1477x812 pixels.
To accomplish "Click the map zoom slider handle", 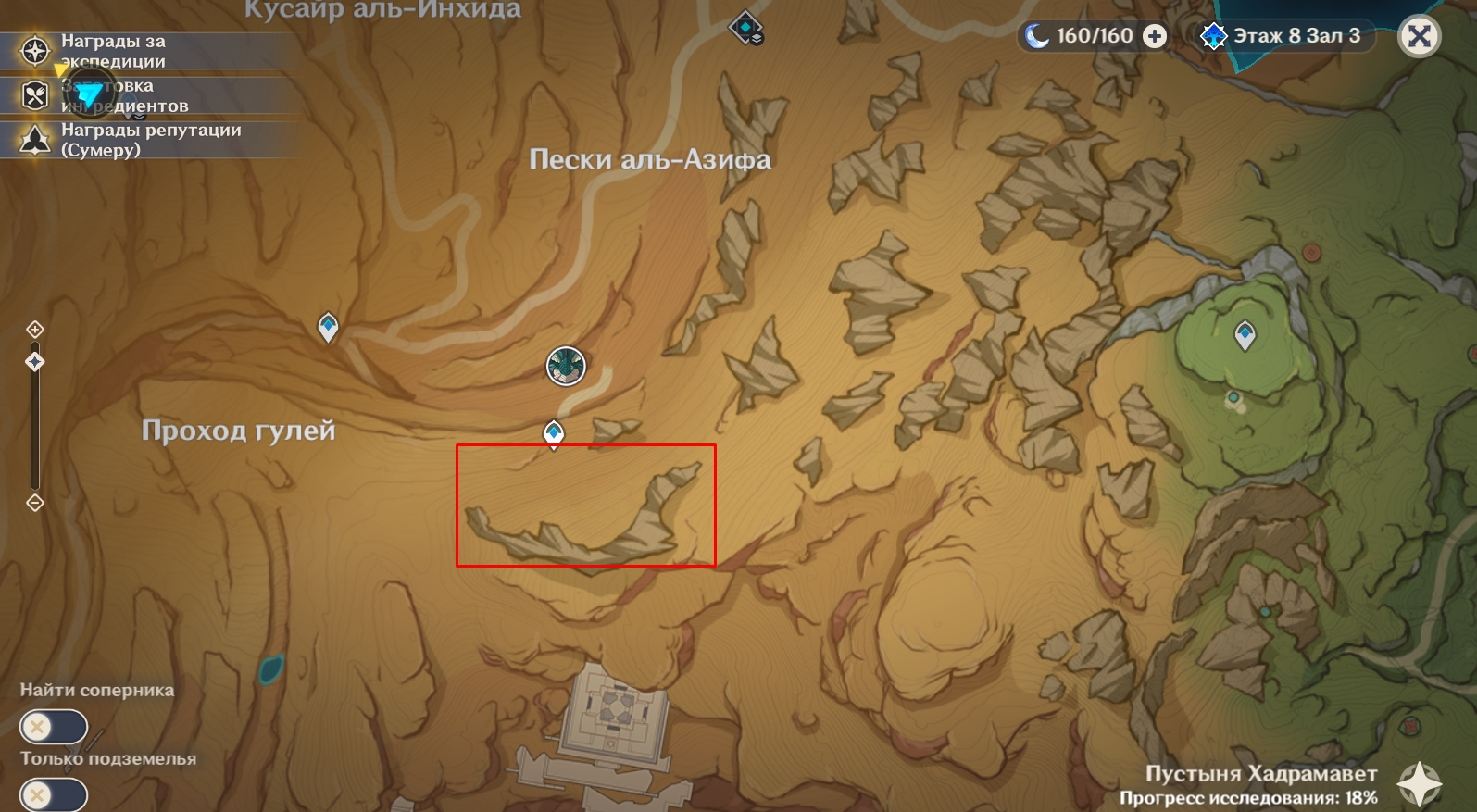I will tap(35, 361).
